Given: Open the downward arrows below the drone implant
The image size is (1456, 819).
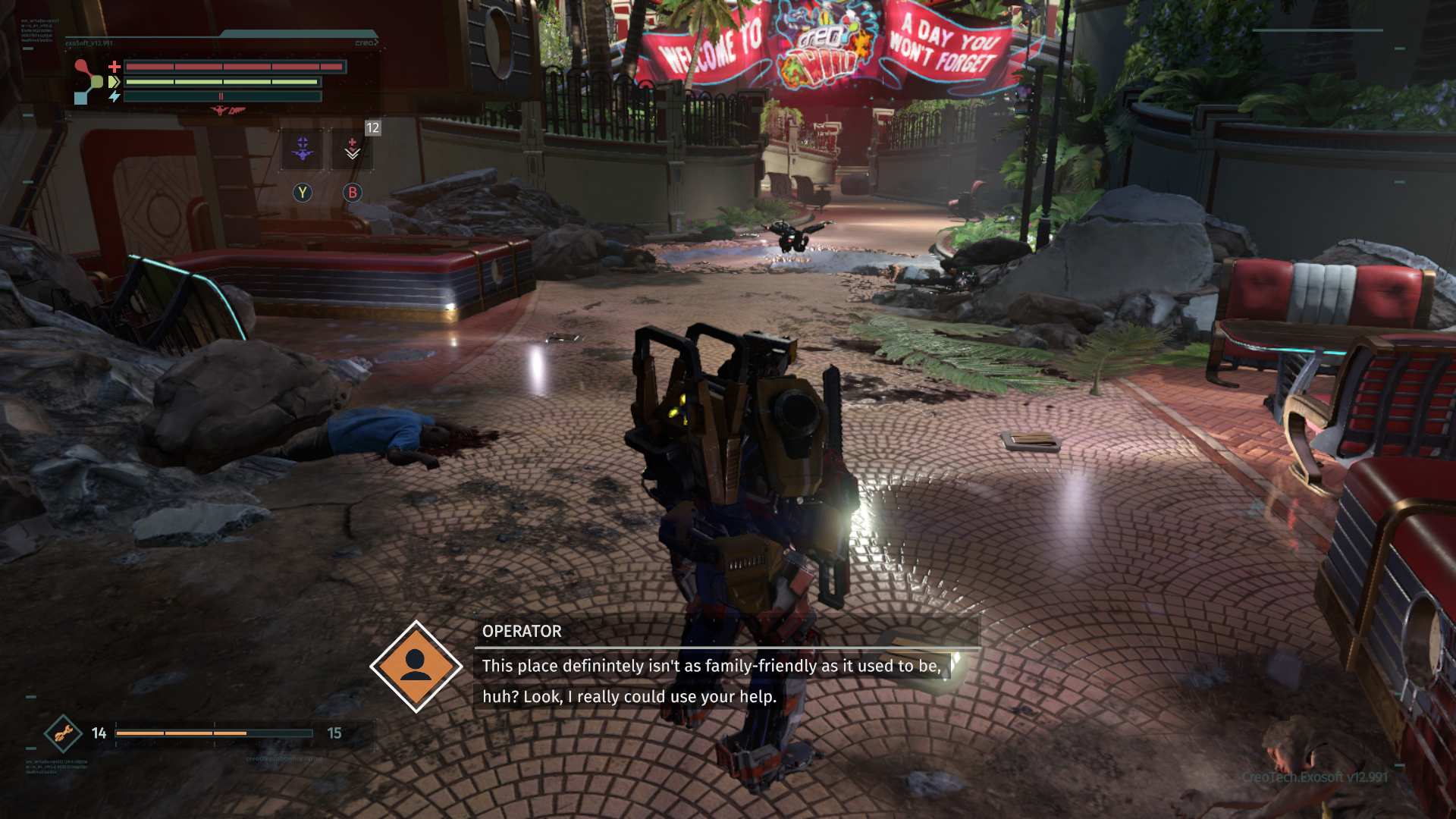Looking at the screenshot, I should (x=303, y=155).
